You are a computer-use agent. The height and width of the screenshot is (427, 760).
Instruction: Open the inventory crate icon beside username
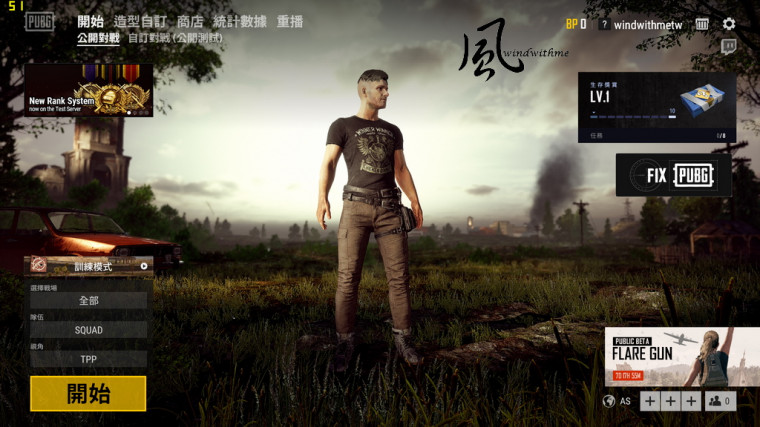[x=702, y=24]
